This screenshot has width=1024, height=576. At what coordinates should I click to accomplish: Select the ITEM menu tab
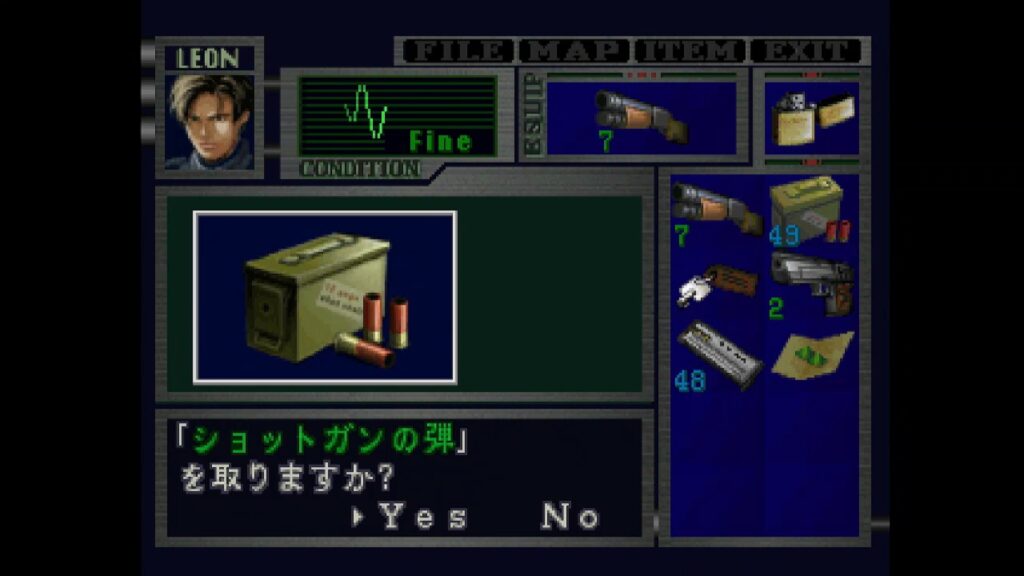coord(691,51)
